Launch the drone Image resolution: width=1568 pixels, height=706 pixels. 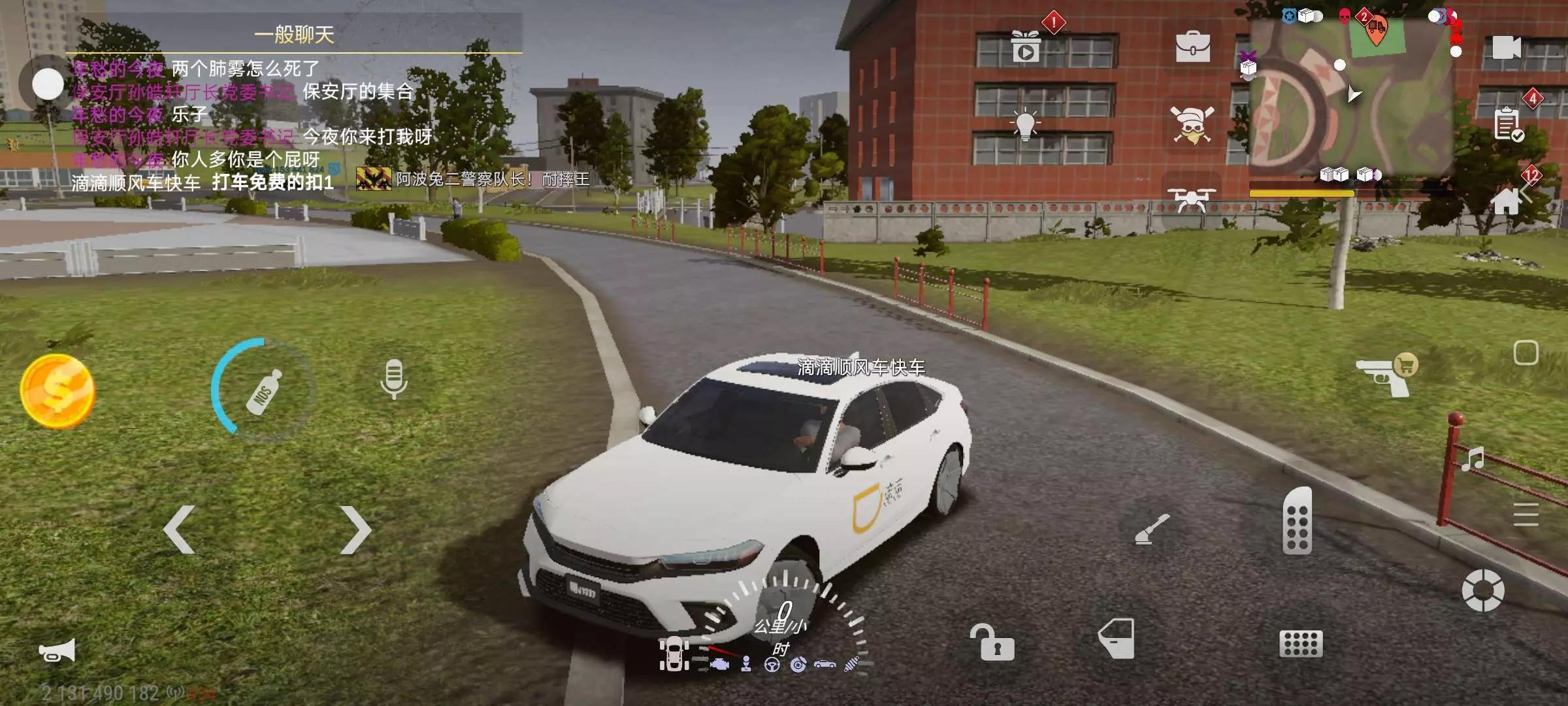tap(1191, 199)
